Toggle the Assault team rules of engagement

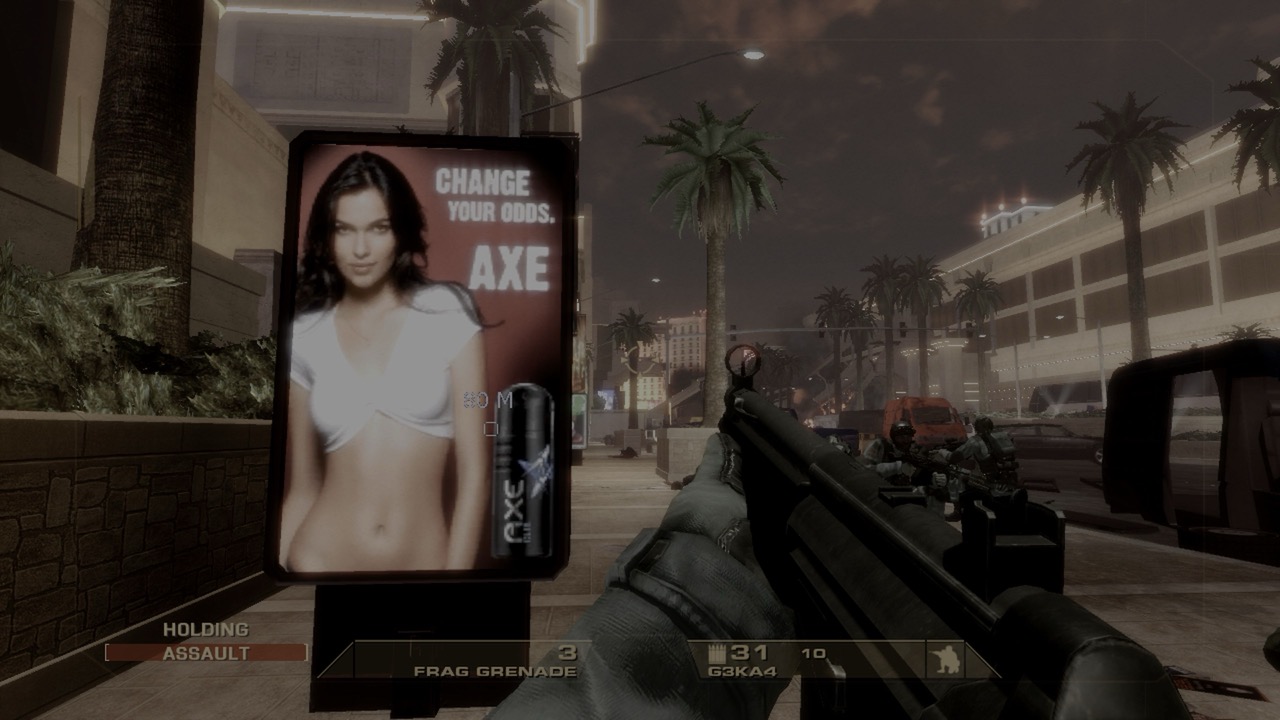(206, 653)
